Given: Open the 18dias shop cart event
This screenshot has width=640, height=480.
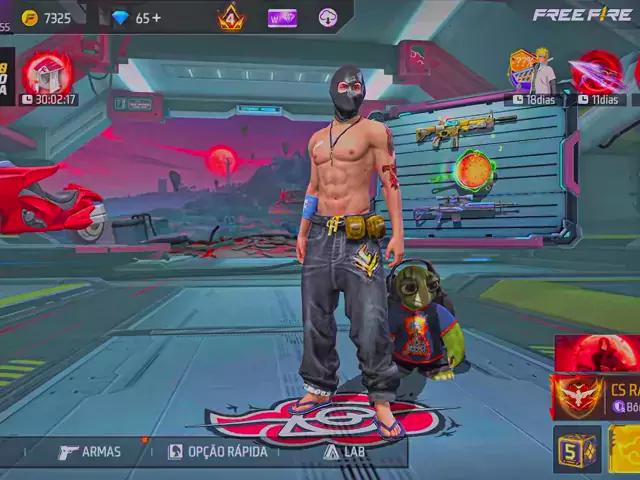Looking at the screenshot, I should click(x=532, y=72).
